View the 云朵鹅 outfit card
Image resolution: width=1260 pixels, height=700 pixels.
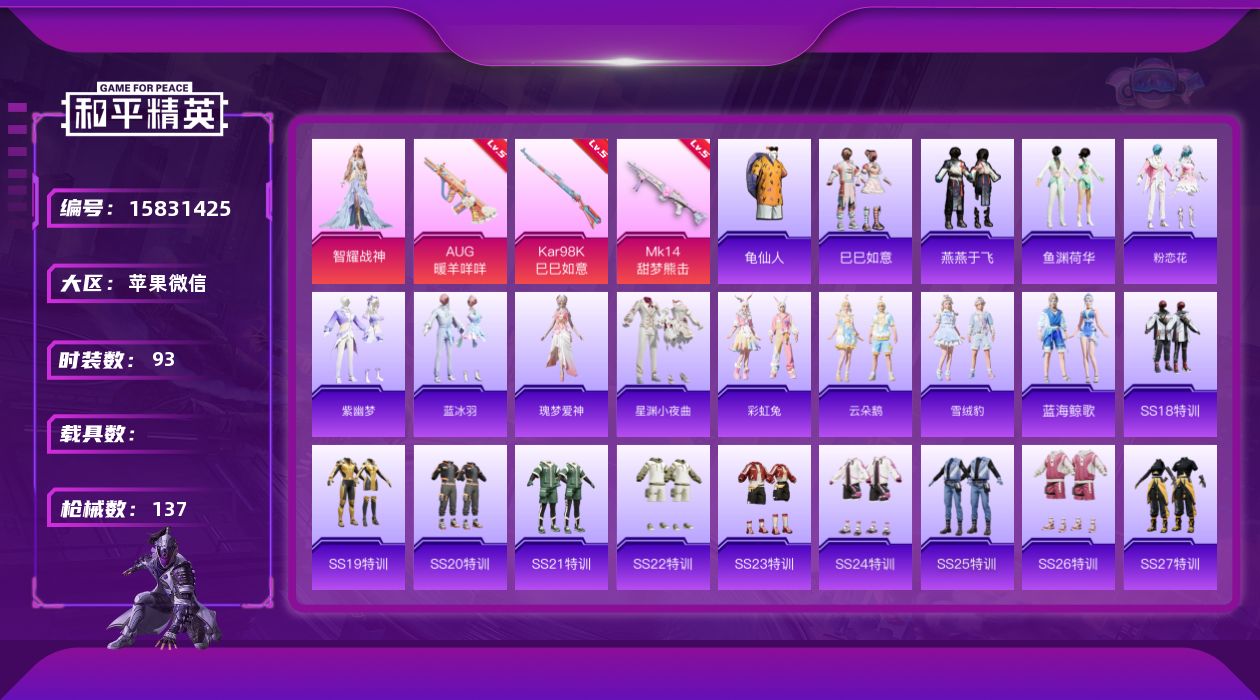click(865, 364)
